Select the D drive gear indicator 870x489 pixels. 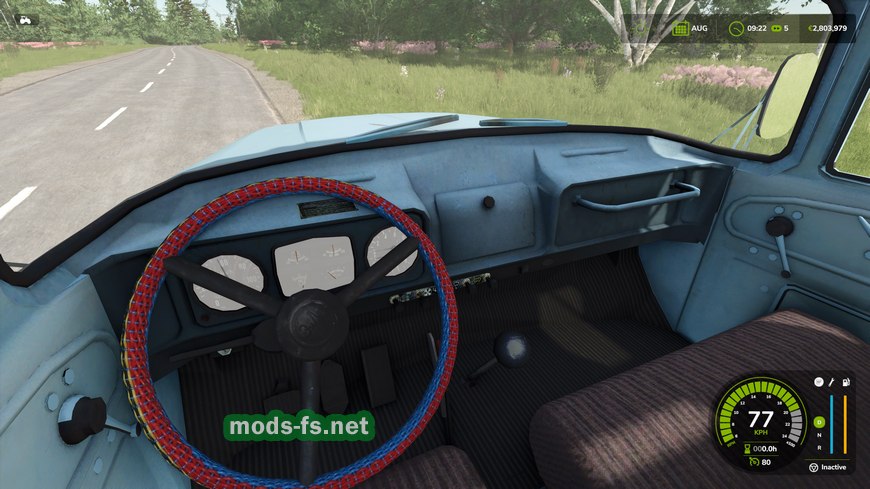[819, 421]
